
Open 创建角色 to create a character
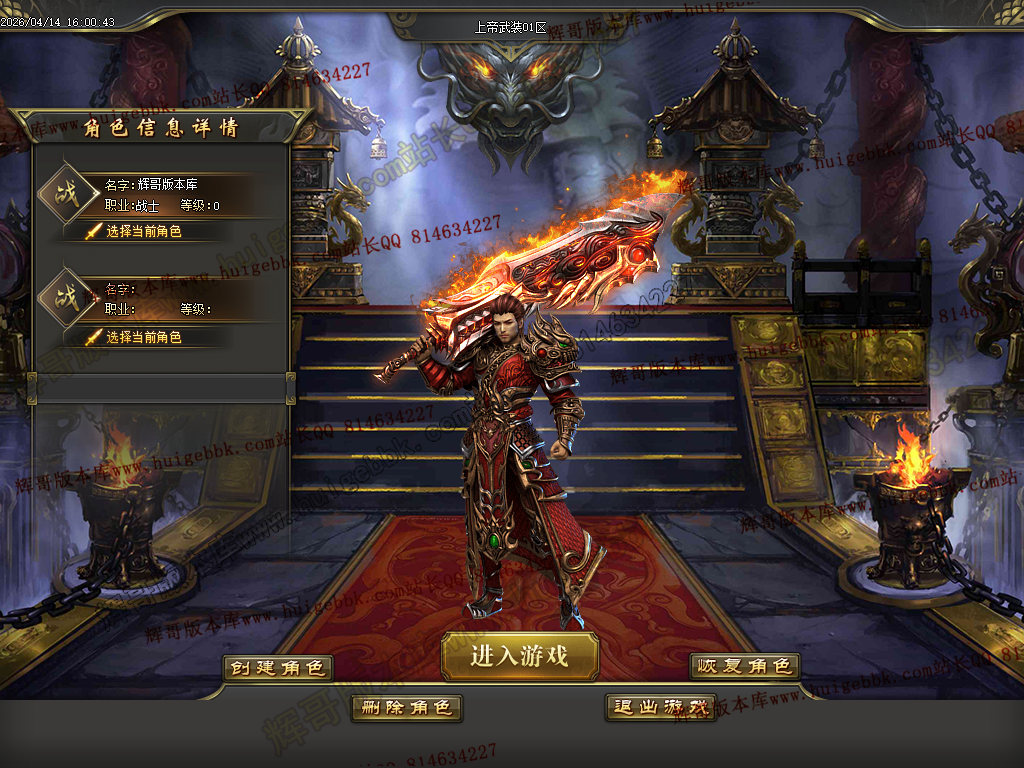278,667
